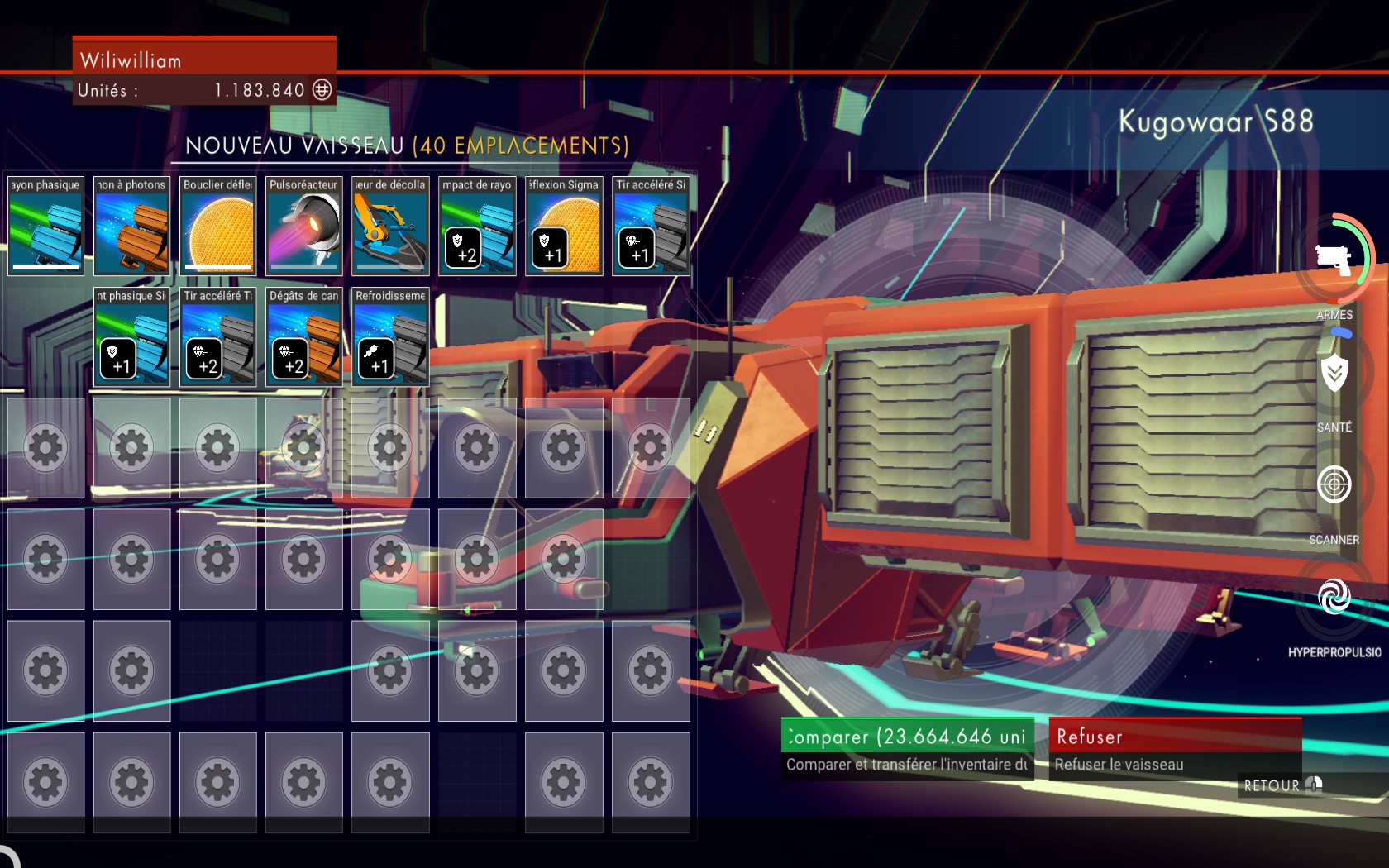This screenshot has height=868, width=1389.
Task: Choose the Bouclier déflecteur slot
Action: pos(218,226)
